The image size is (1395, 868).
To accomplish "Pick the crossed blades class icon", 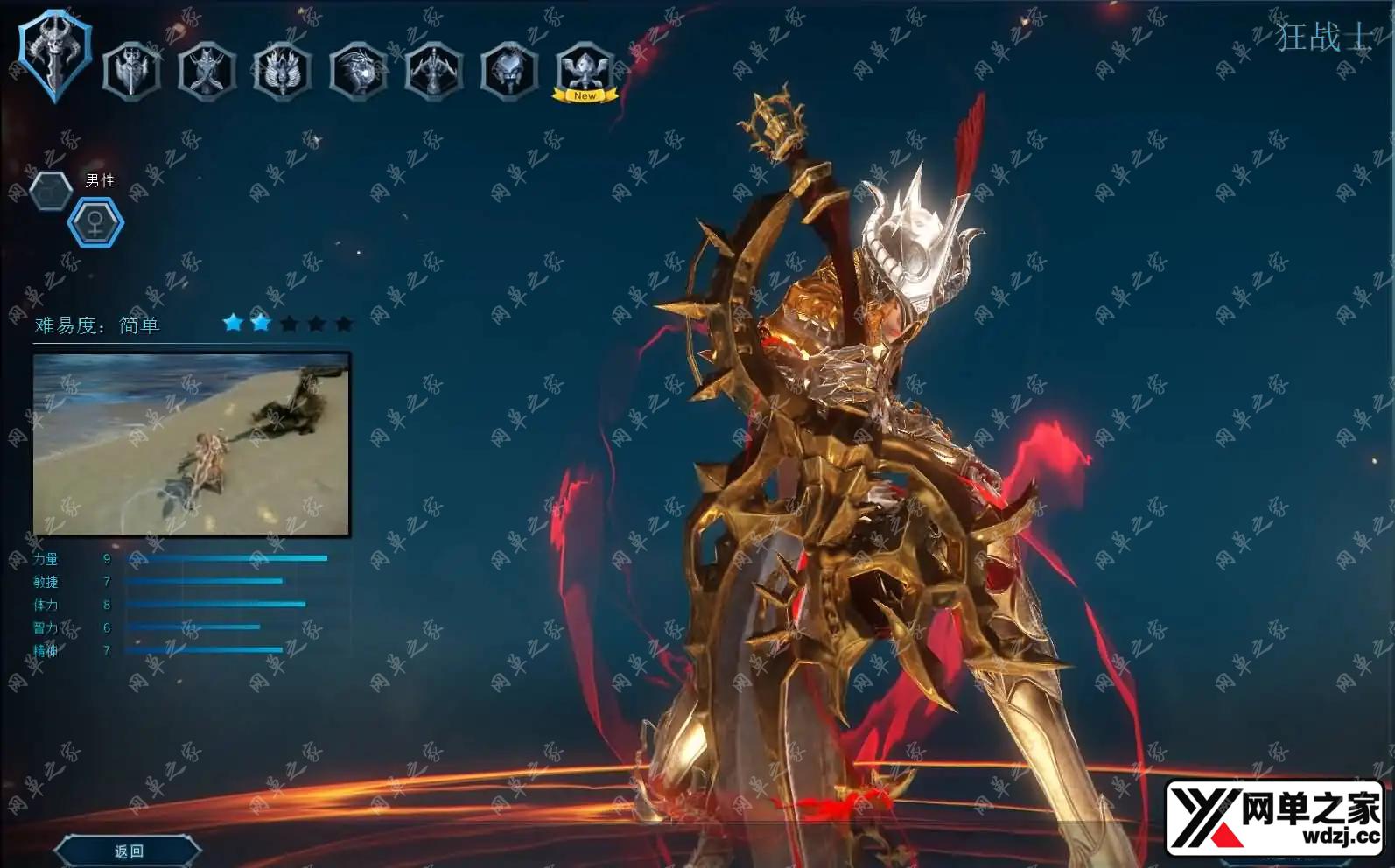I will pyautogui.click(x=207, y=71).
